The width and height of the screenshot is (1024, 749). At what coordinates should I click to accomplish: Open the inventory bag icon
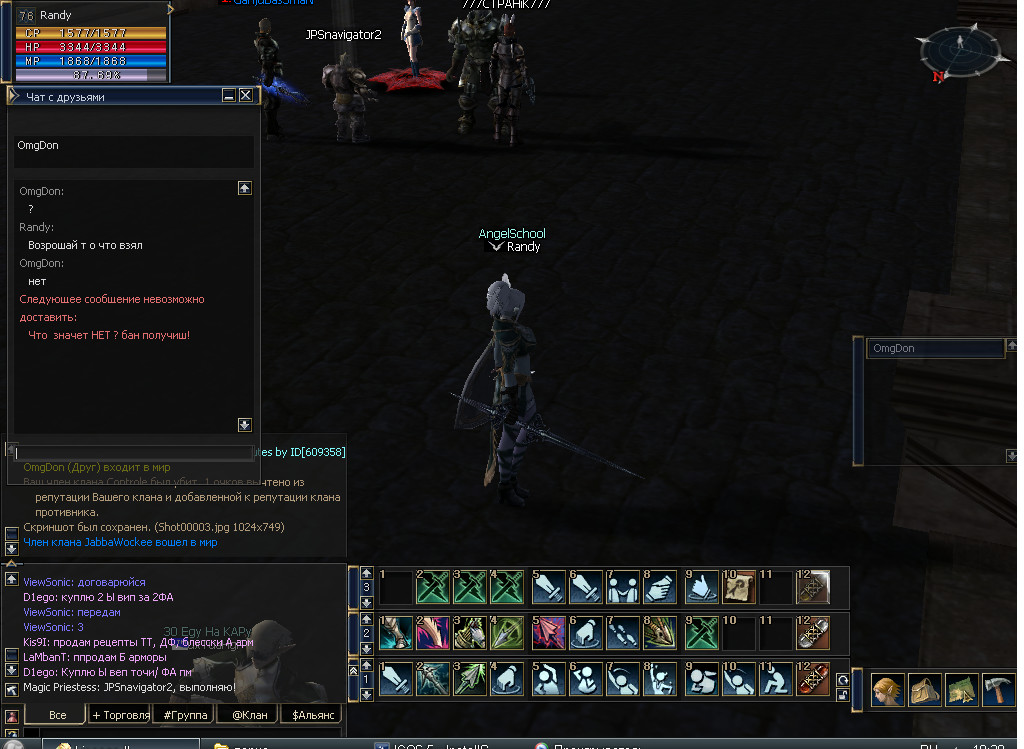tap(924, 690)
